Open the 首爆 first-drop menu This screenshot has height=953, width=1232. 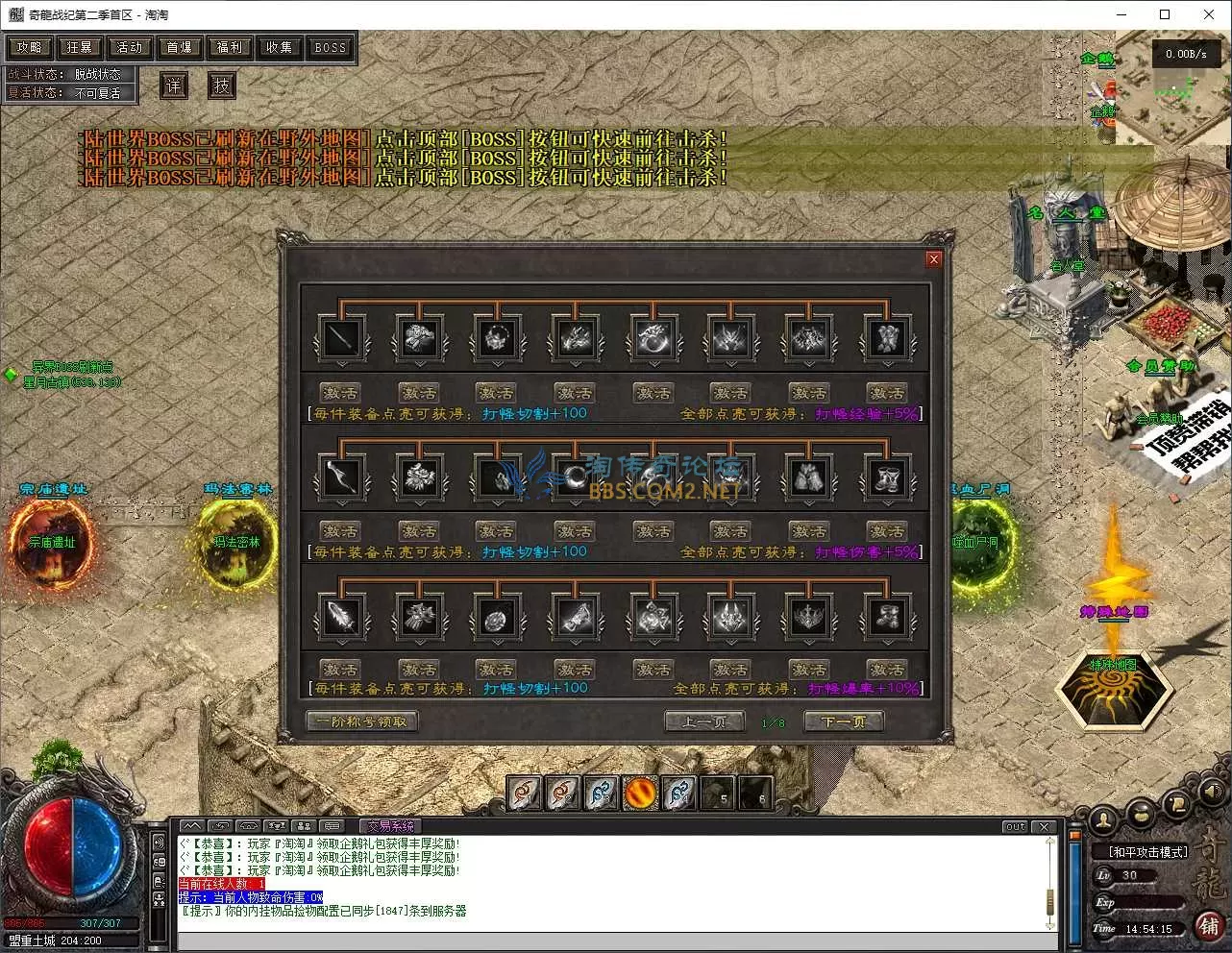(x=180, y=47)
